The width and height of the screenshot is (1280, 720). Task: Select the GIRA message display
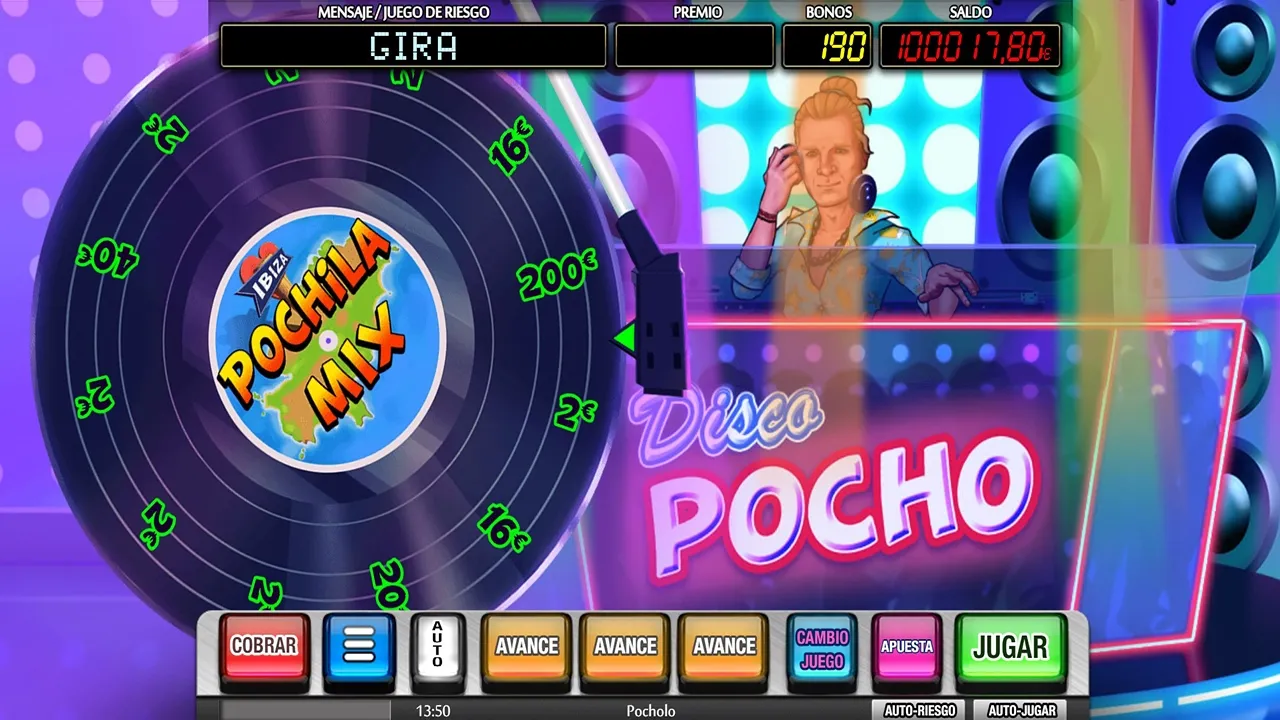pyautogui.click(x=414, y=46)
